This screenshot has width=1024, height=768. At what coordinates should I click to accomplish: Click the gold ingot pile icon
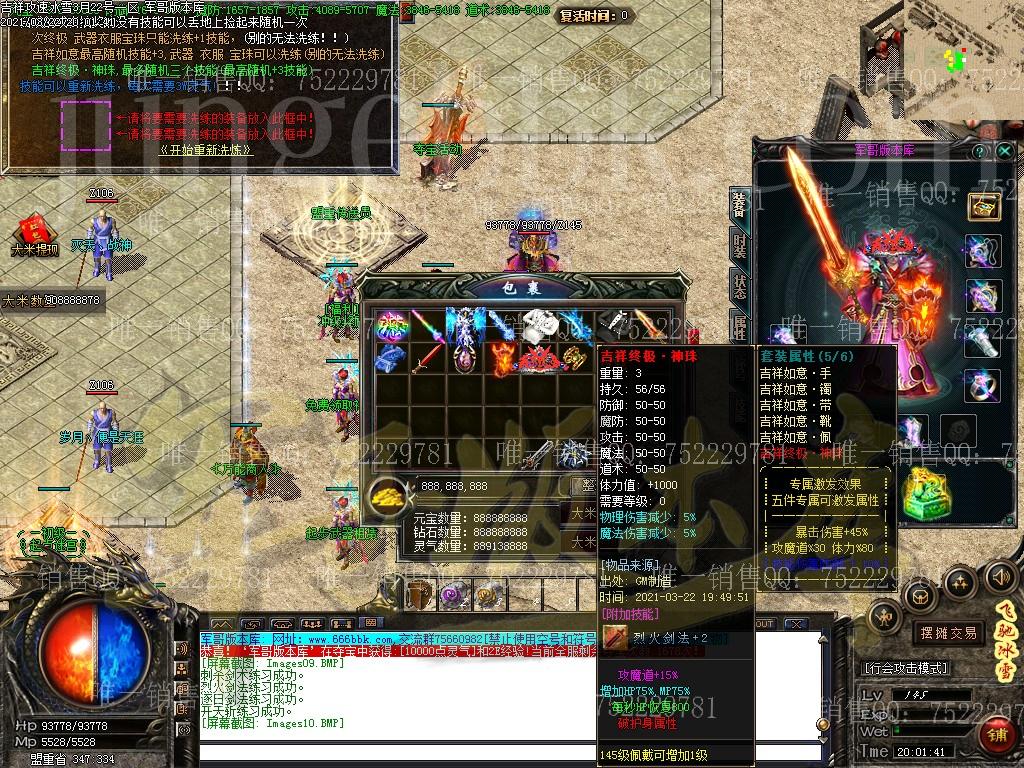tap(388, 493)
